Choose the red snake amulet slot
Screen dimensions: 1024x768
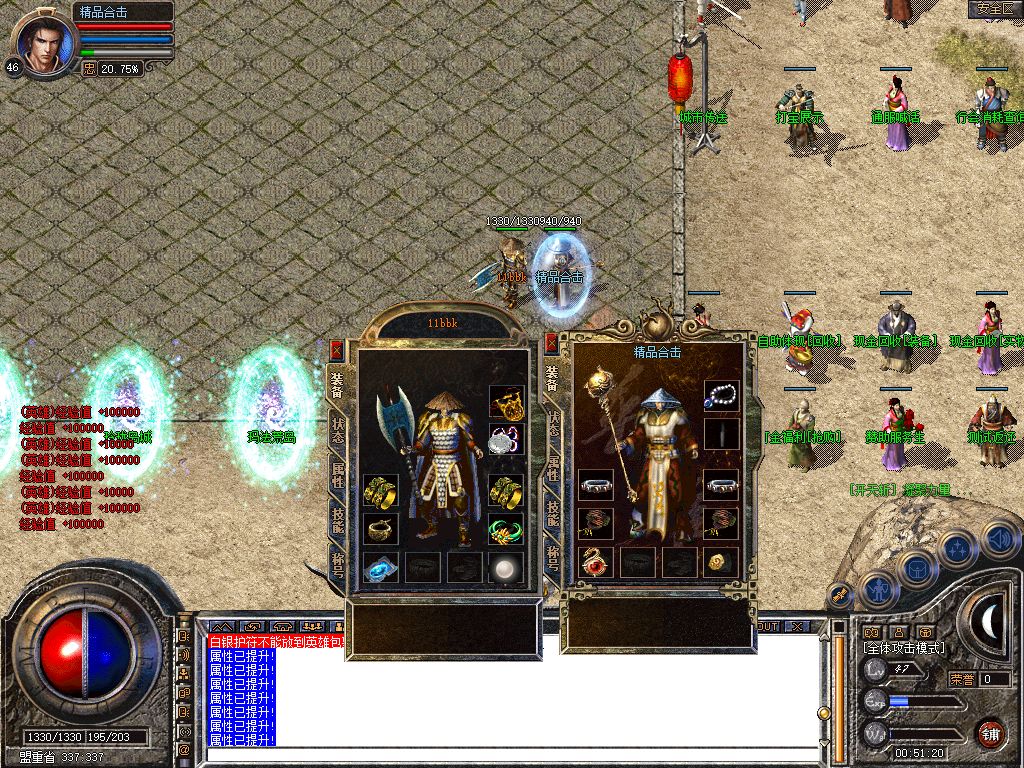click(x=596, y=562)
